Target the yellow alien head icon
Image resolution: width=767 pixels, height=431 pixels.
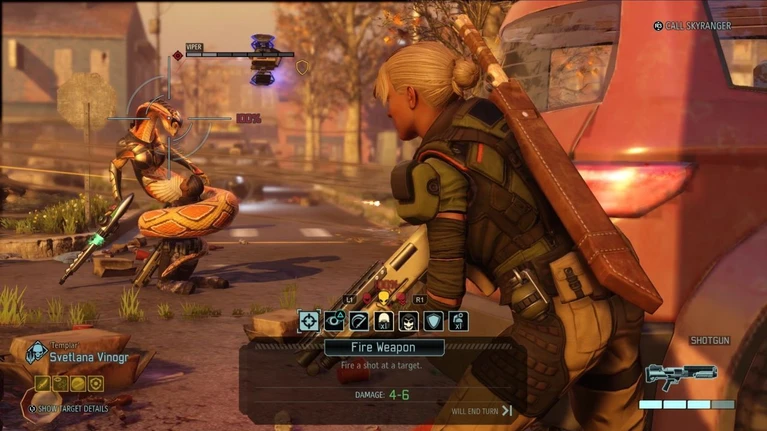[x=382, y=299]
